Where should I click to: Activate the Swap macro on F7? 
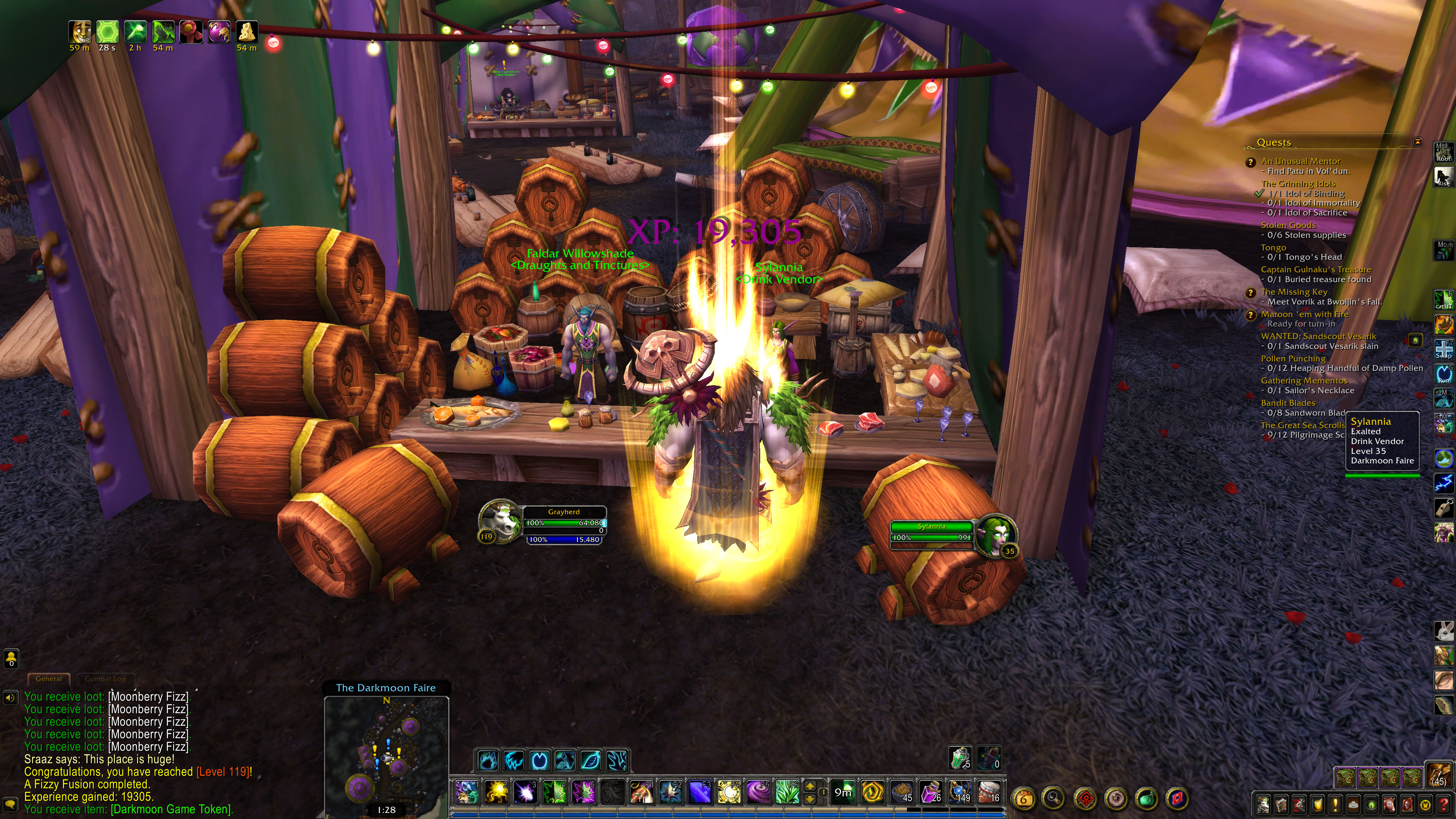tap(1443, 348)
